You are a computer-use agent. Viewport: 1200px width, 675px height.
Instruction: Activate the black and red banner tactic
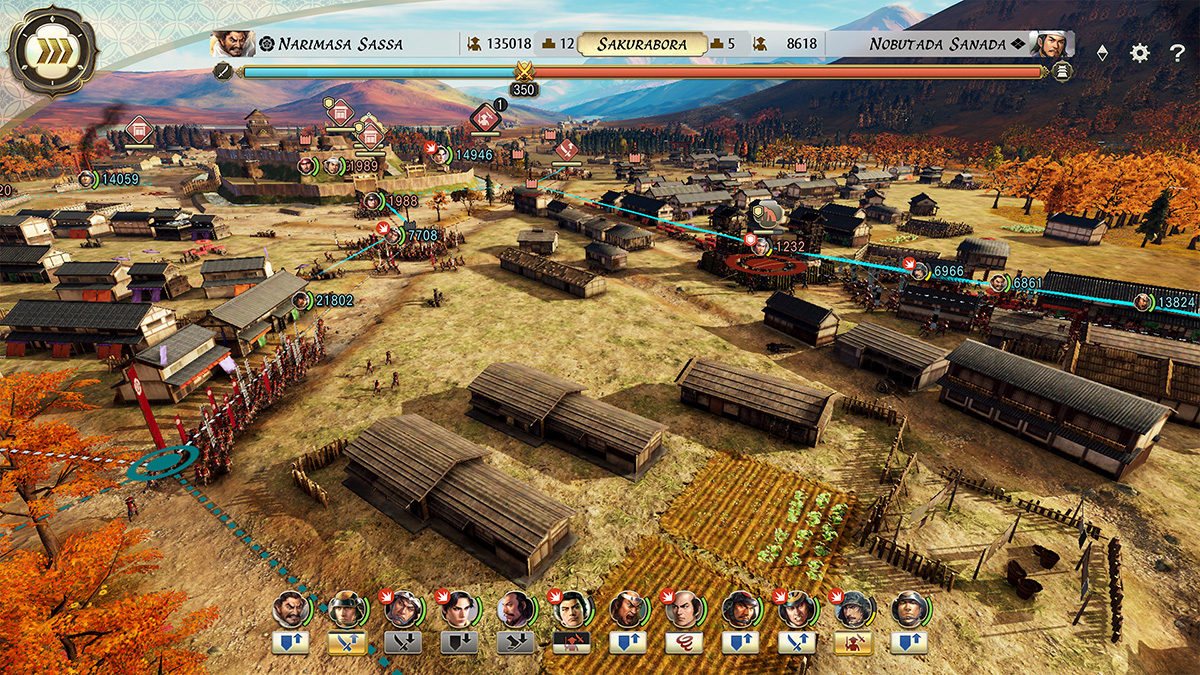tap(571, 643)
